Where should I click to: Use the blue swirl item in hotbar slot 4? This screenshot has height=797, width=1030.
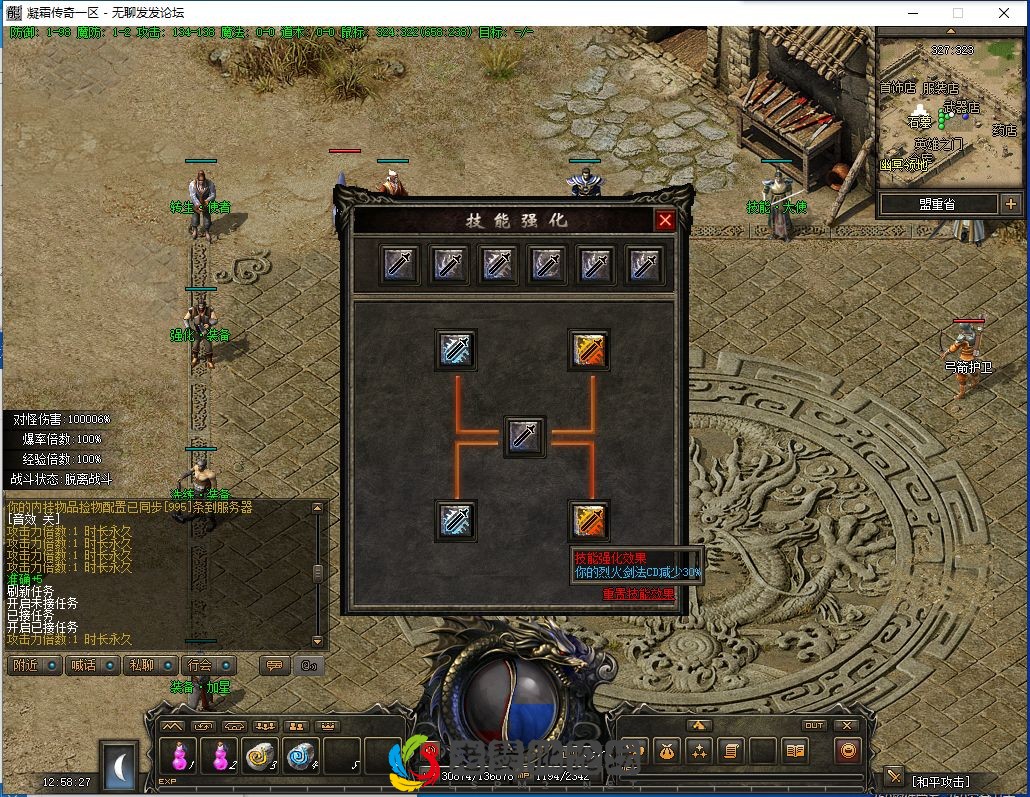coord(302,756)
